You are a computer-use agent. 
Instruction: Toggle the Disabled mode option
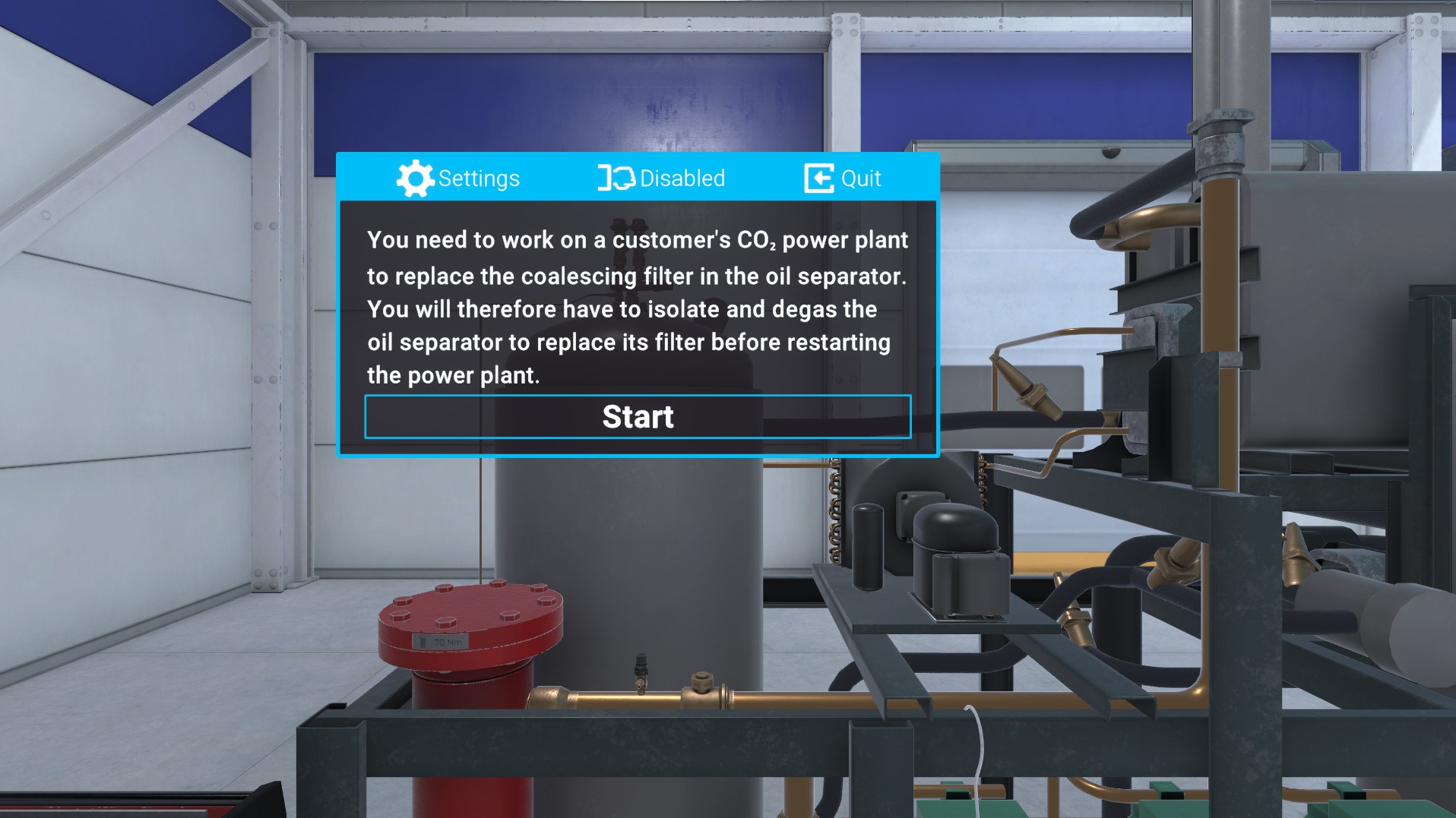tap(661, 178)
